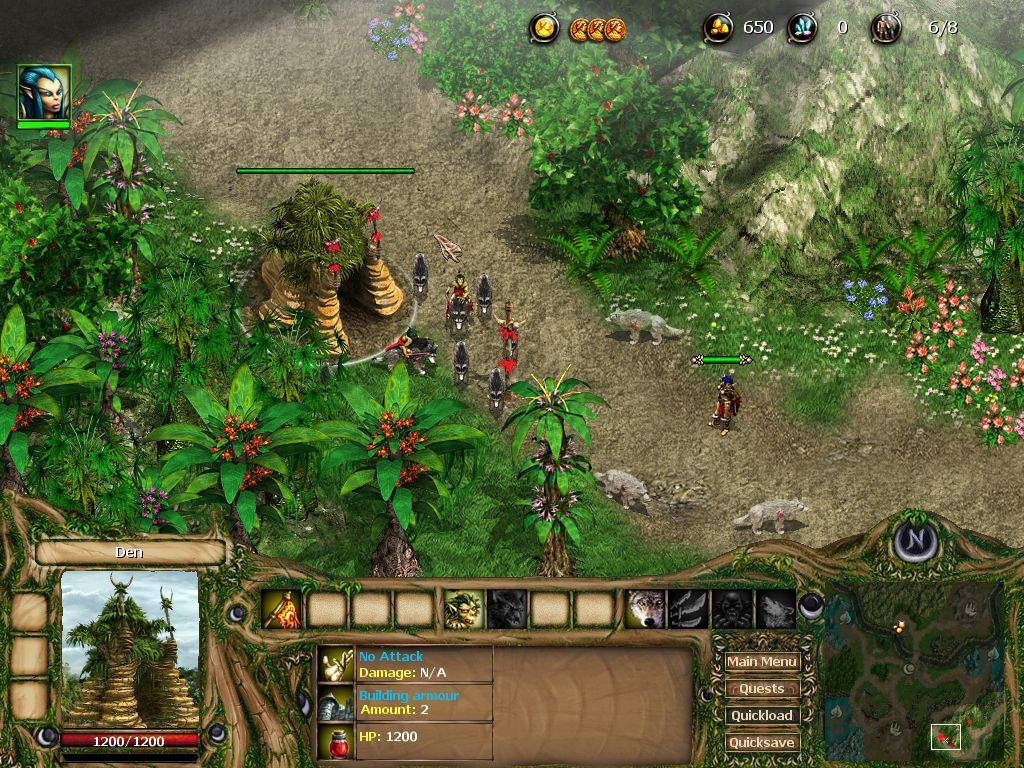Click the Den building portrait
The image size is (1024, 768).
pos(130,649)
